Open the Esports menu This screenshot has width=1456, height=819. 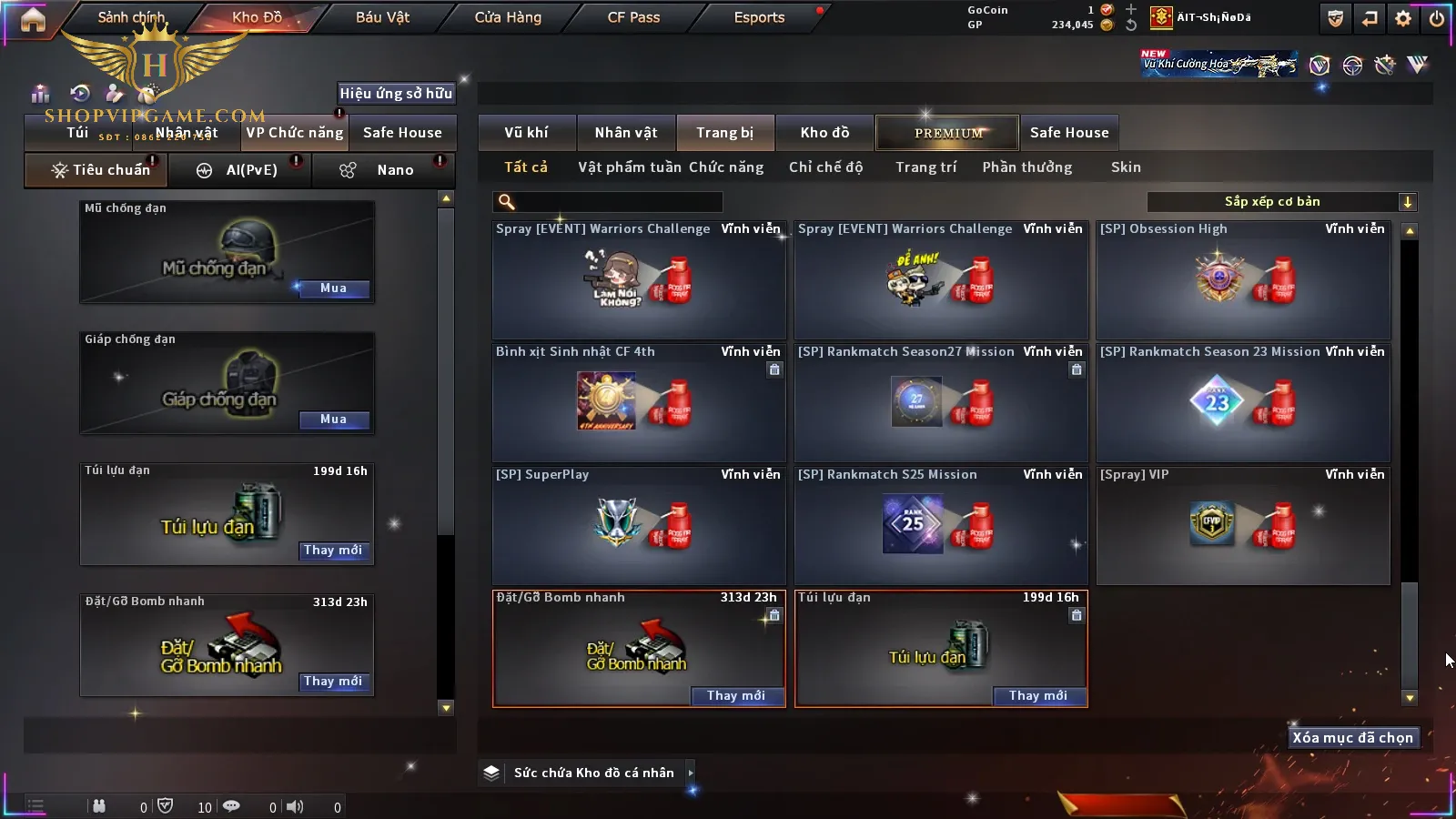759,17
